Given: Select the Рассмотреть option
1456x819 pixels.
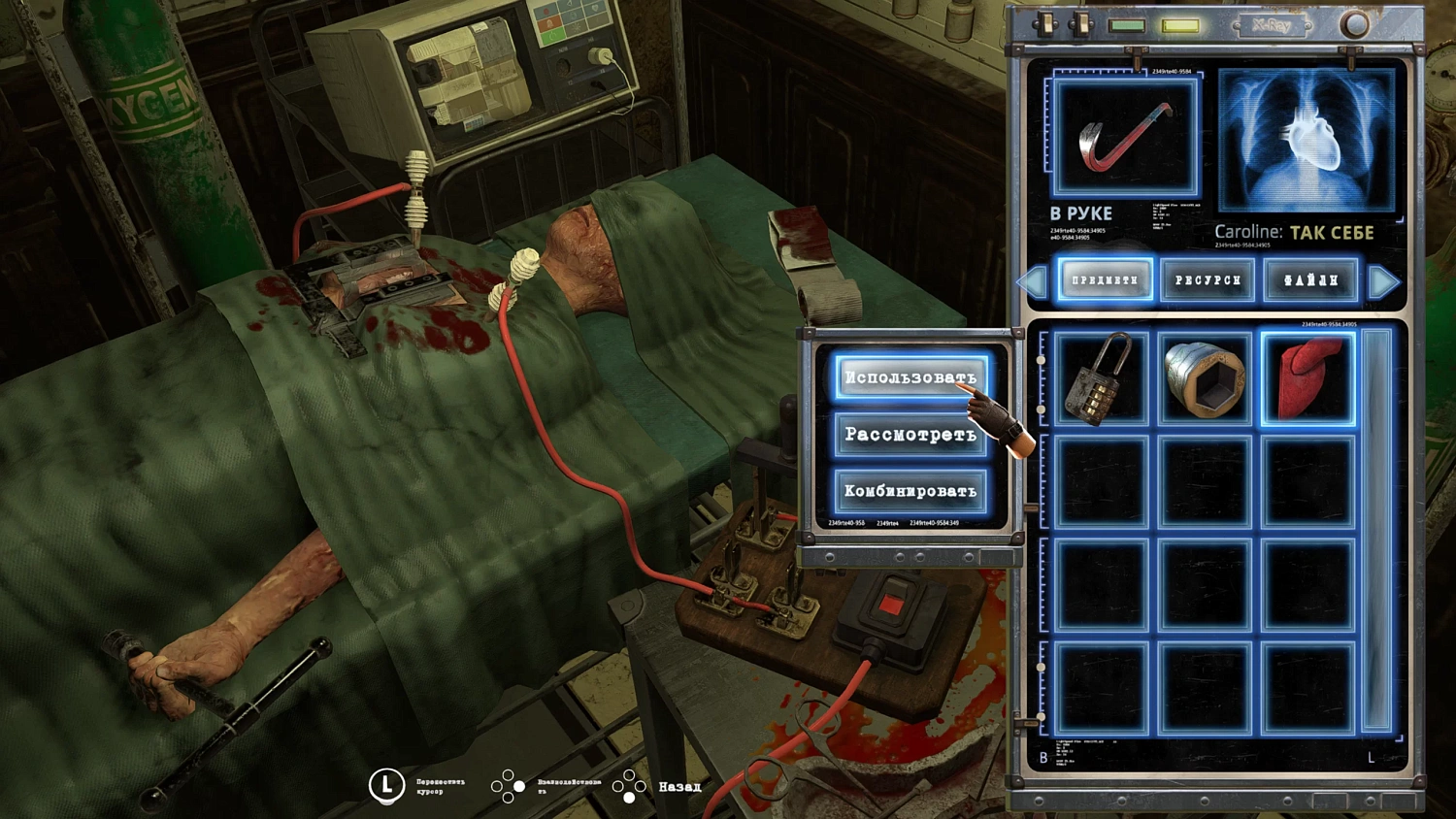Looking at the screenshot, I should click(910, 434).
